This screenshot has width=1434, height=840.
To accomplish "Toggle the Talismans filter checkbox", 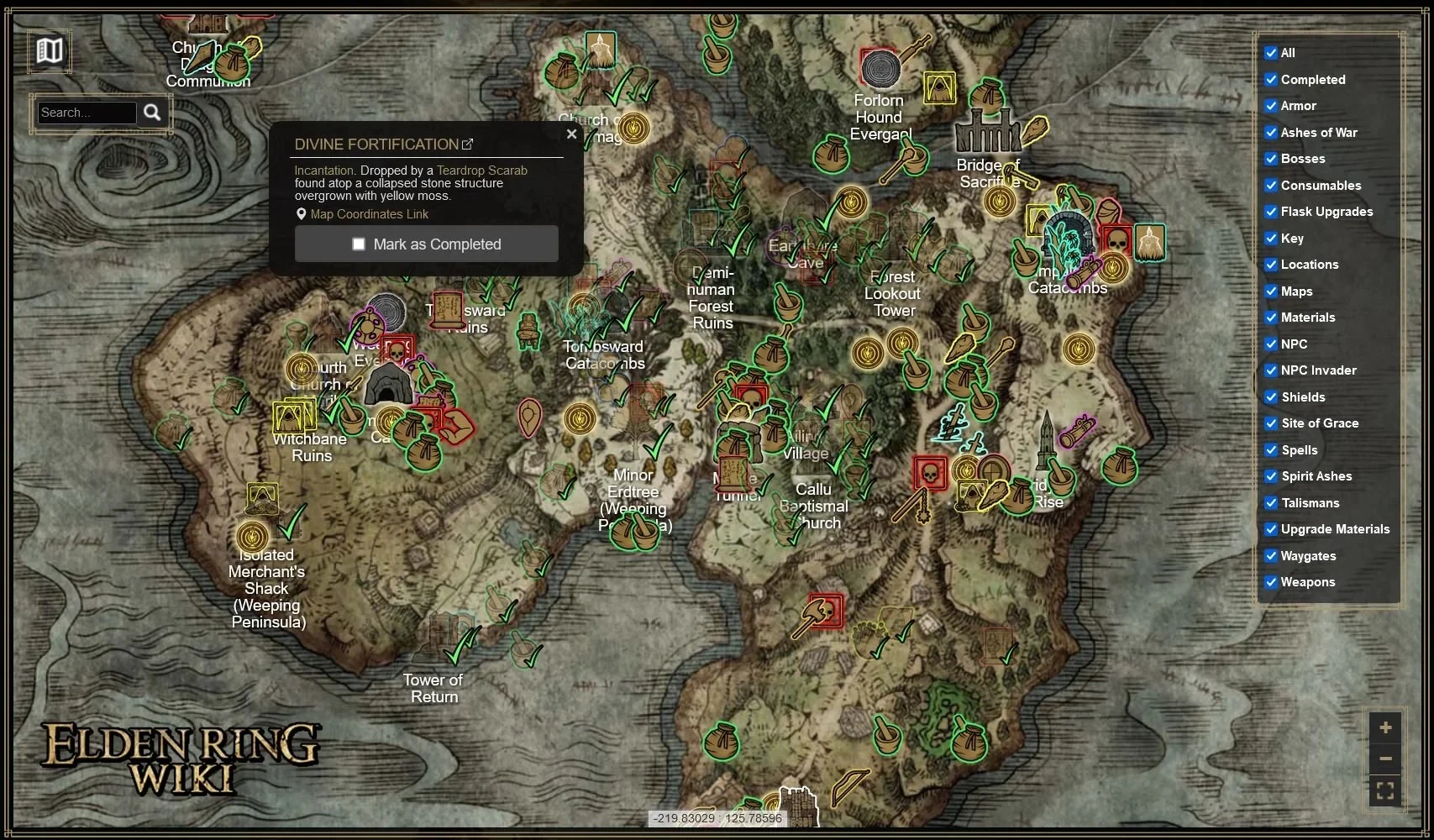I will [1271, 503].
